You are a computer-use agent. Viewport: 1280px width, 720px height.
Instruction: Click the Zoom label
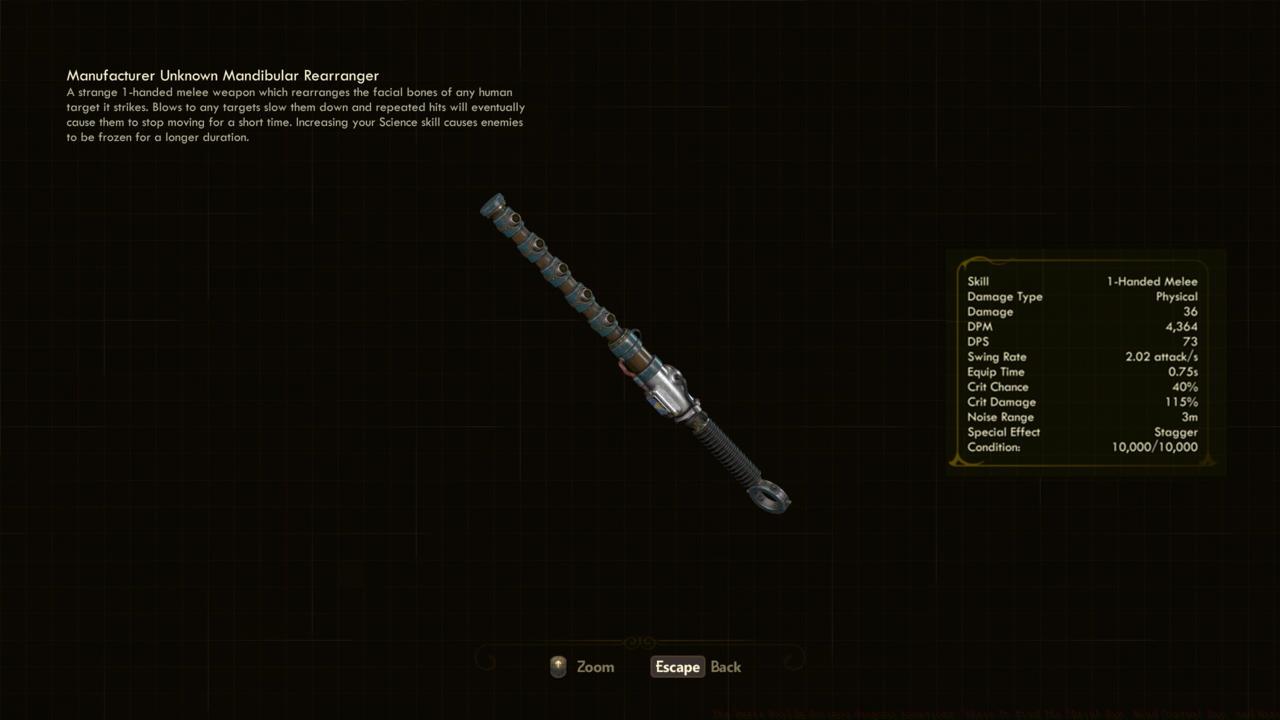pyautogui.click(x=595, y=666)
